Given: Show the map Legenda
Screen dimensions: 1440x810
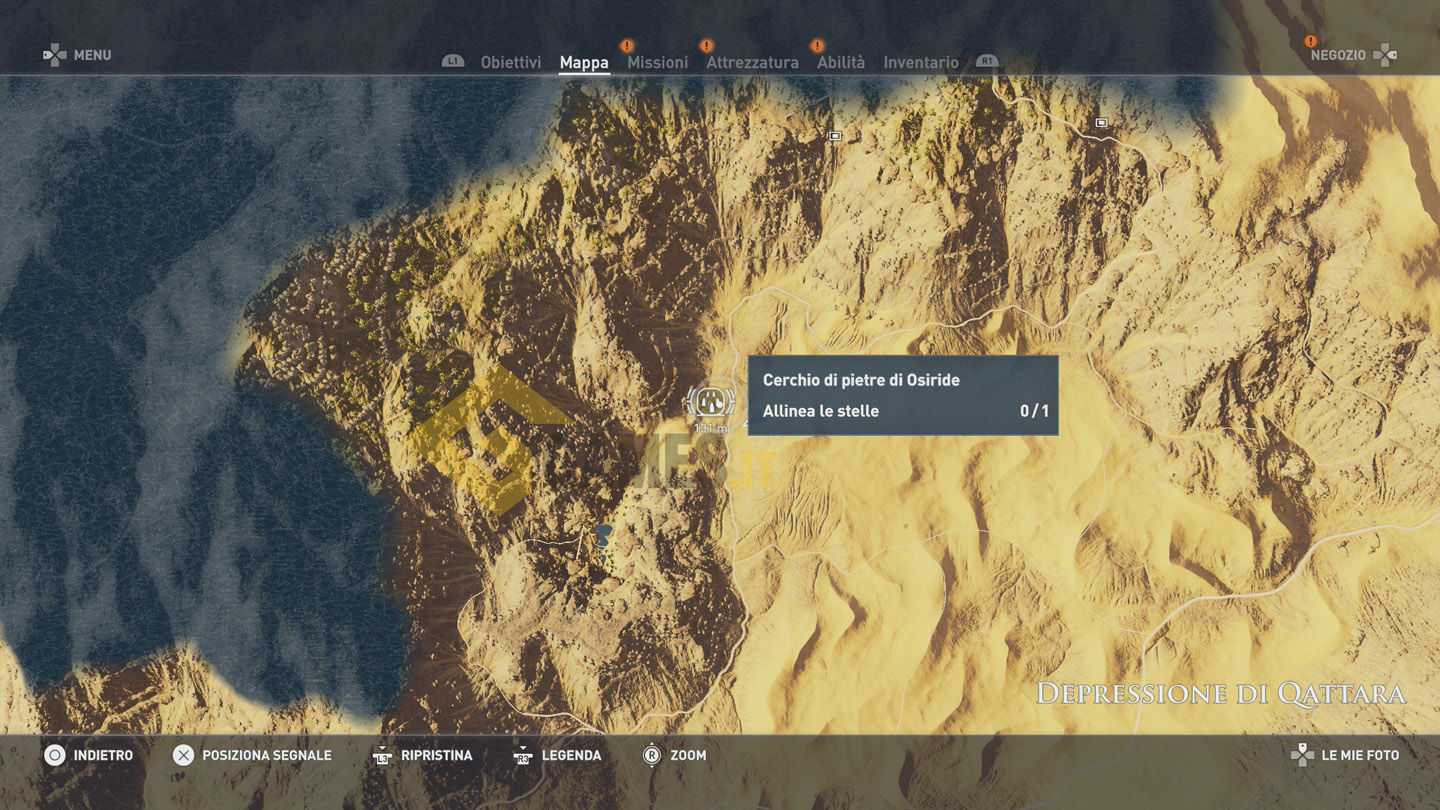Looking at the screenshot, I should (x=571, y=755).
